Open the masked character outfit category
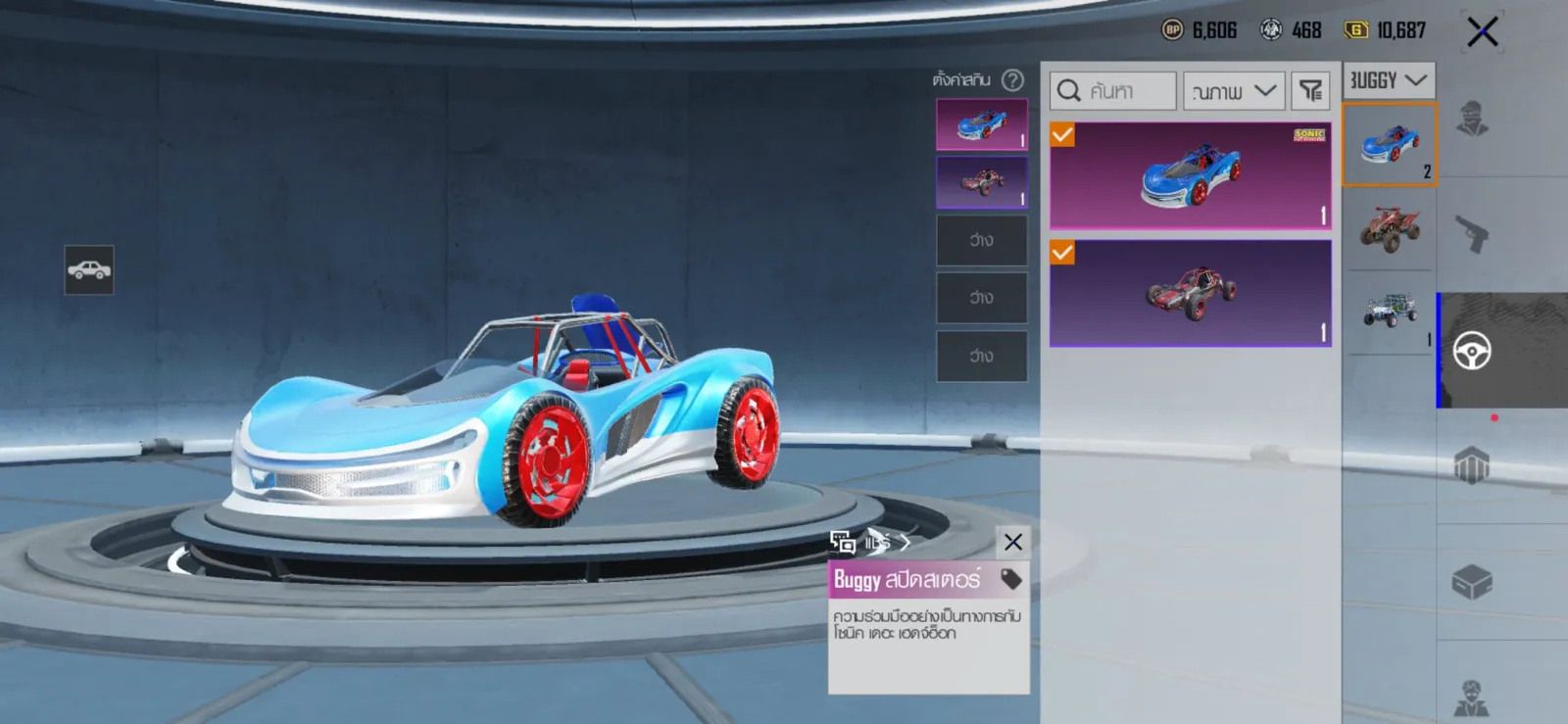 (x=1472, y=119)
